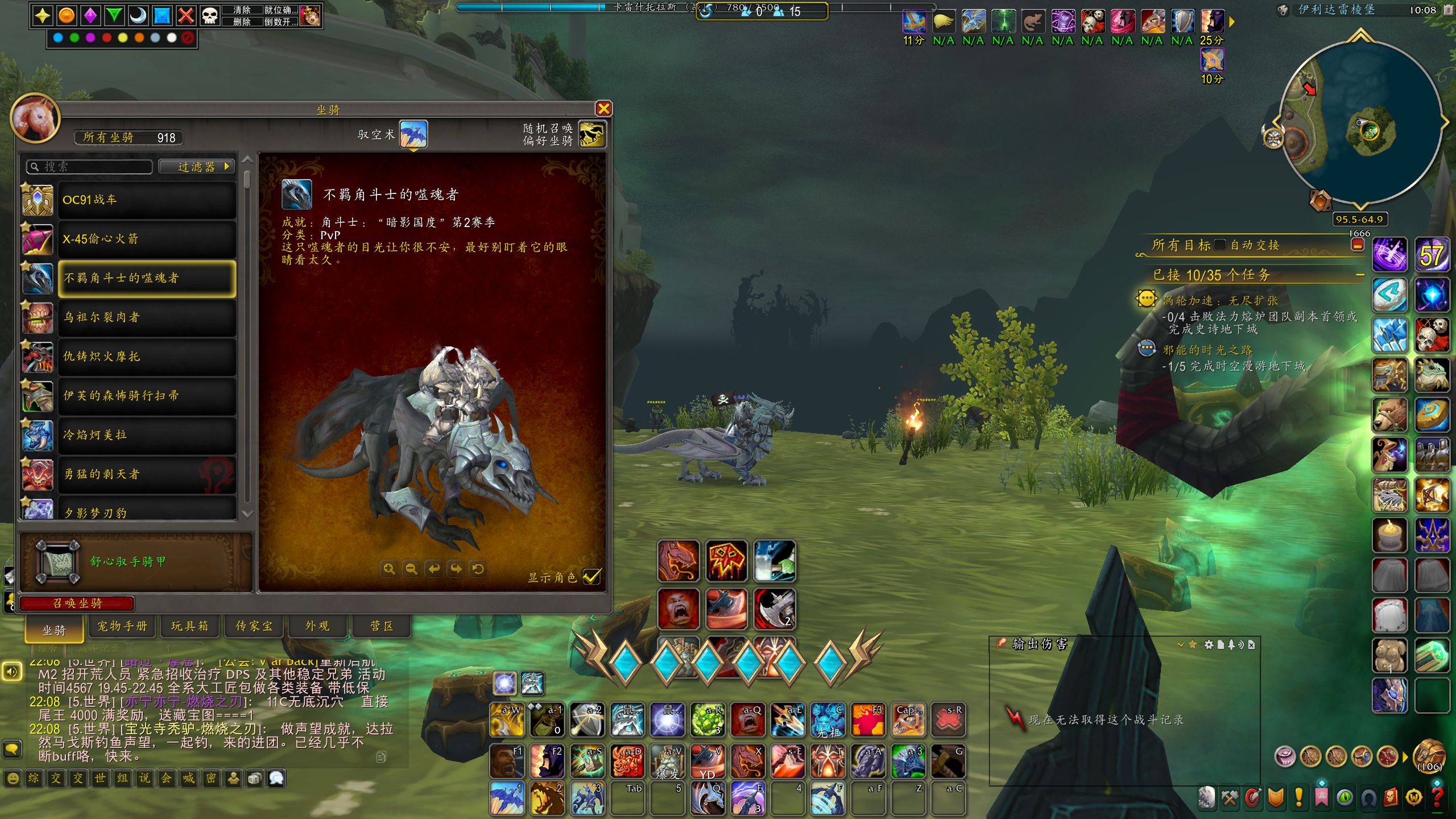Toggle the 显示角色 show character checkbox

pyautogui.click(x=591, y=577)
